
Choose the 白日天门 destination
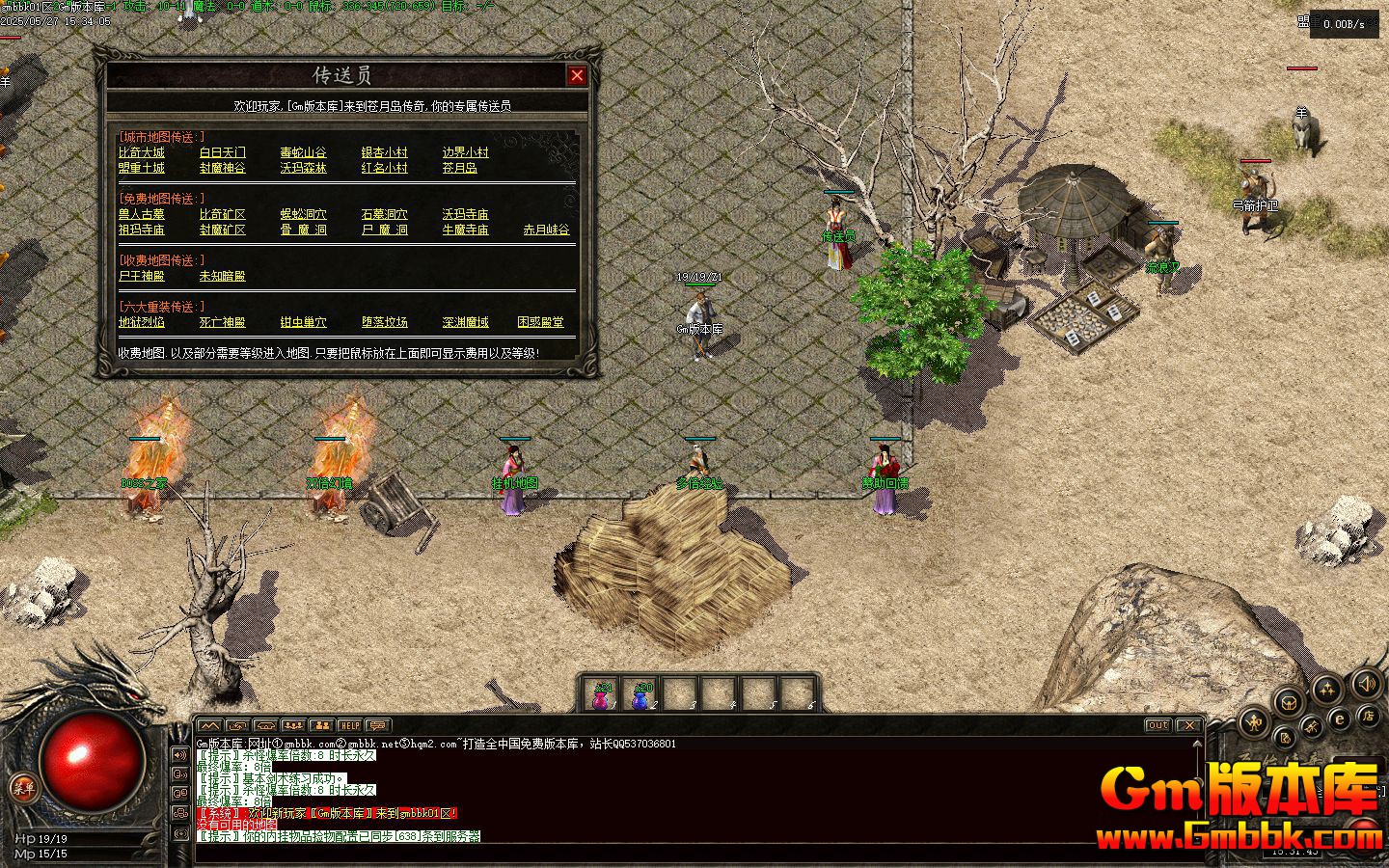223,152
